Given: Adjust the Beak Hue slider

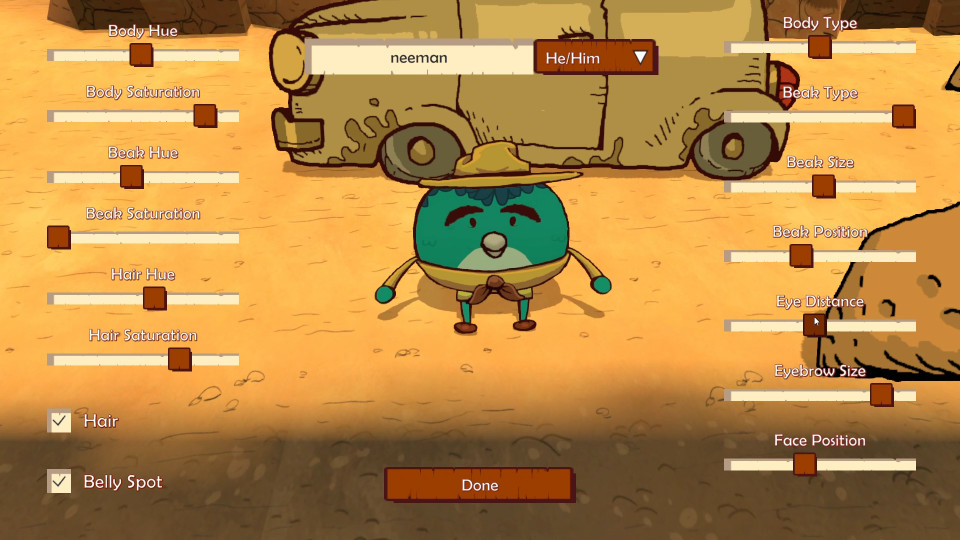Looking at the screenshot, I should [x=131, y=177].
